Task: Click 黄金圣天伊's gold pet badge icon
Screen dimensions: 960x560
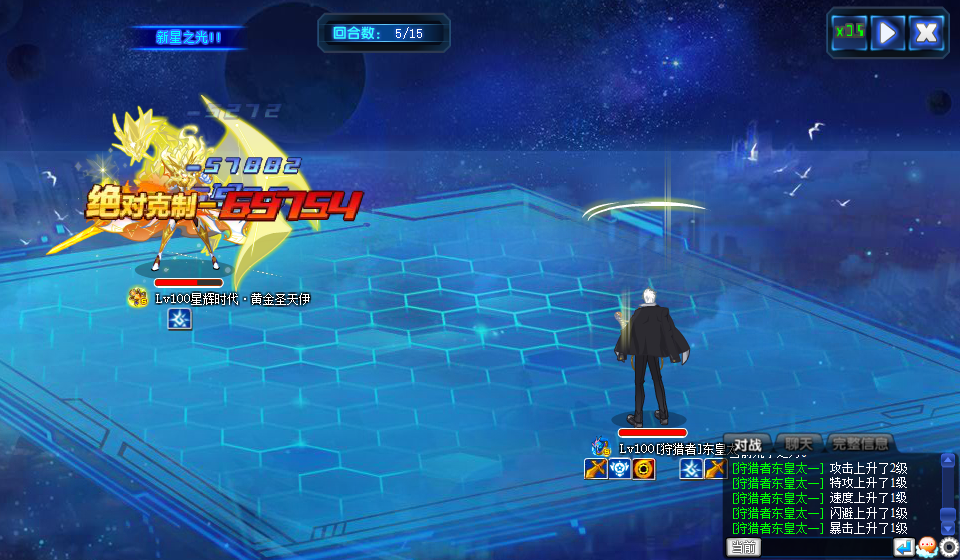Action: (x=138, y=297)
